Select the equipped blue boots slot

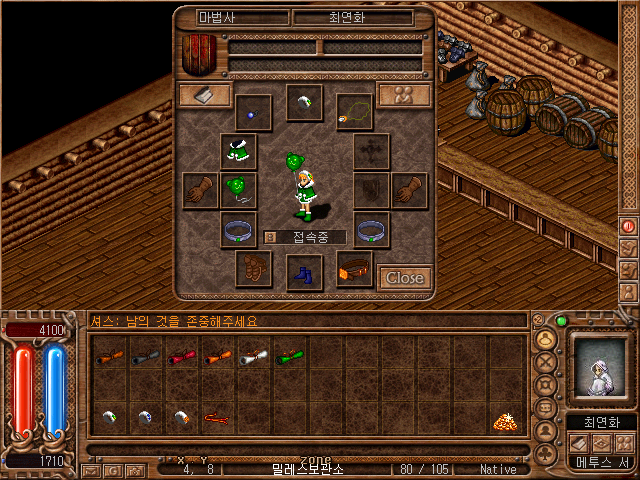304,272
